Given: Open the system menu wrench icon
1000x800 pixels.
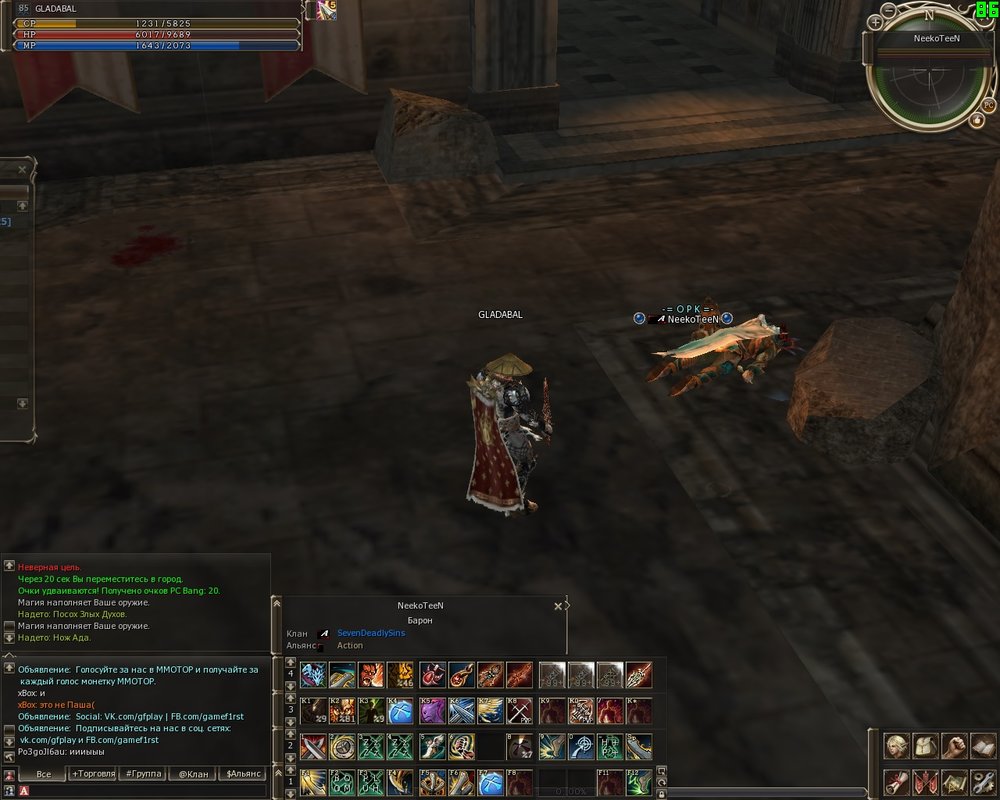Looking at the screenshot, I should tap(983, 782).
